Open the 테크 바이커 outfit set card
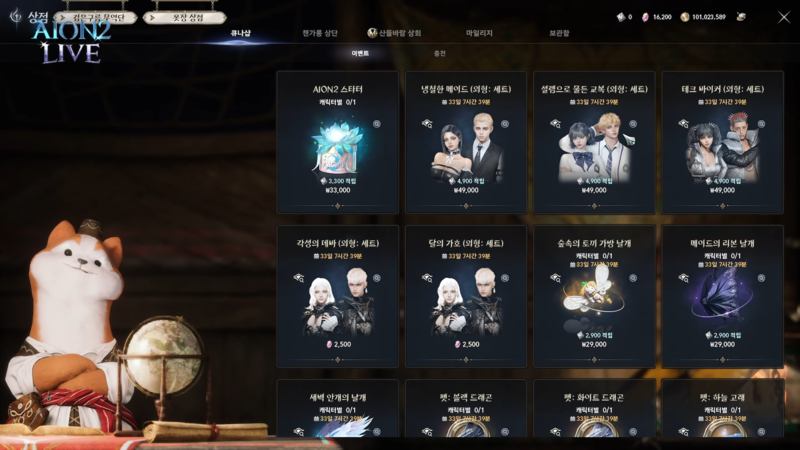The height and width of the screenshot is (450, 800). pos(722,141)
